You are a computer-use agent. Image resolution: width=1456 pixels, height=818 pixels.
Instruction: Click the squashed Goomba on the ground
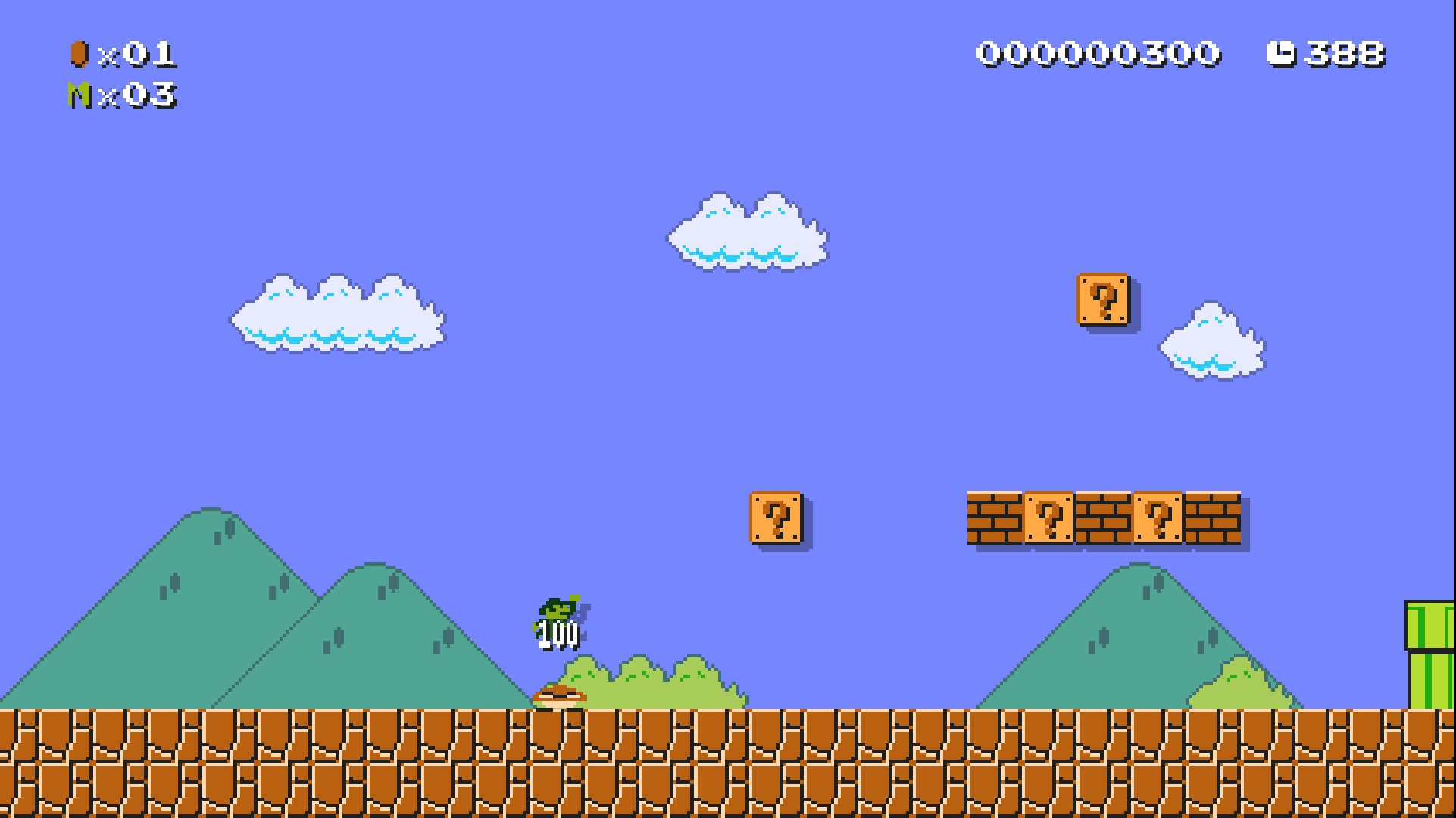(561, 698)
